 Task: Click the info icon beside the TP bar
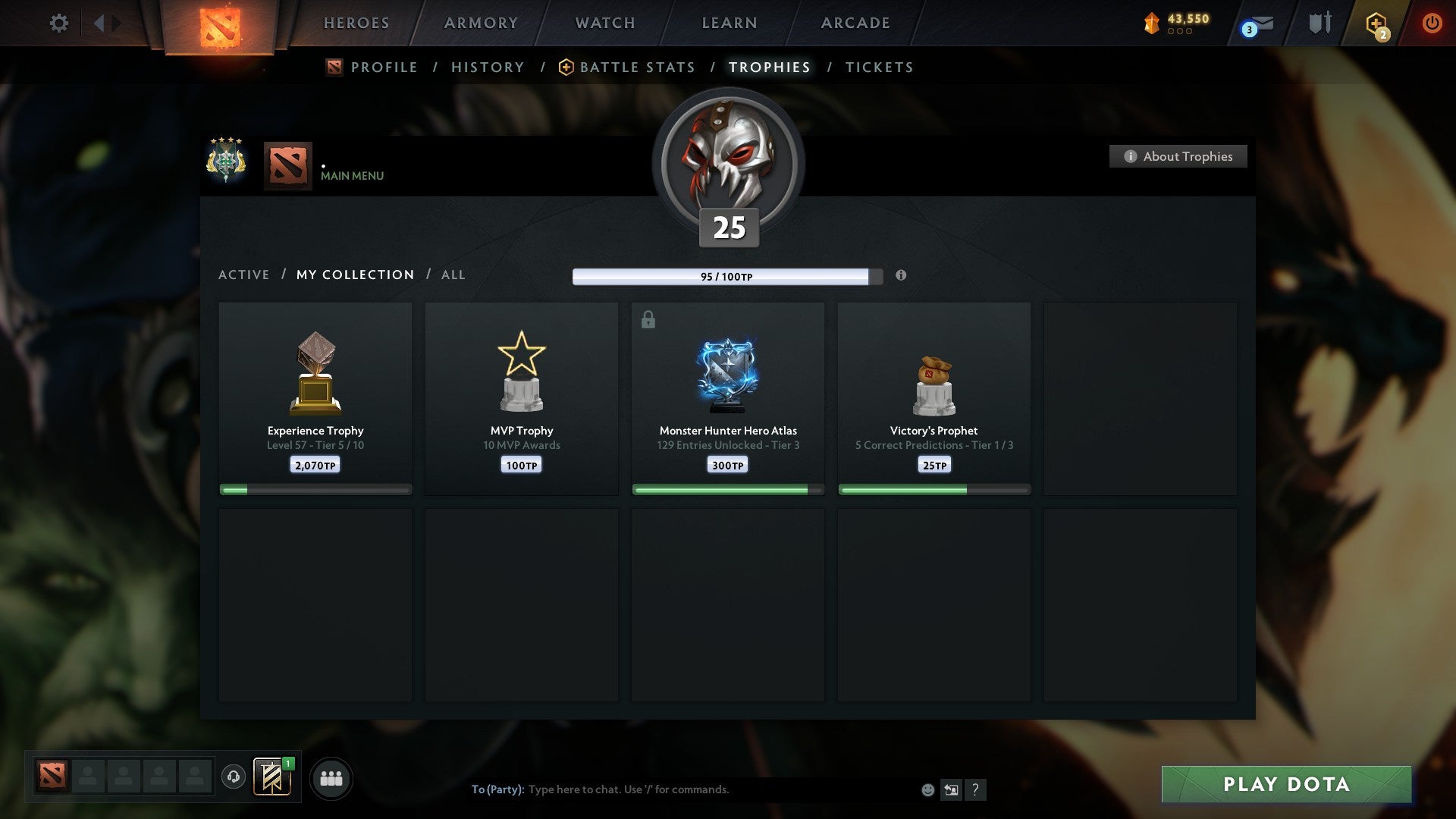click(901, 276)
